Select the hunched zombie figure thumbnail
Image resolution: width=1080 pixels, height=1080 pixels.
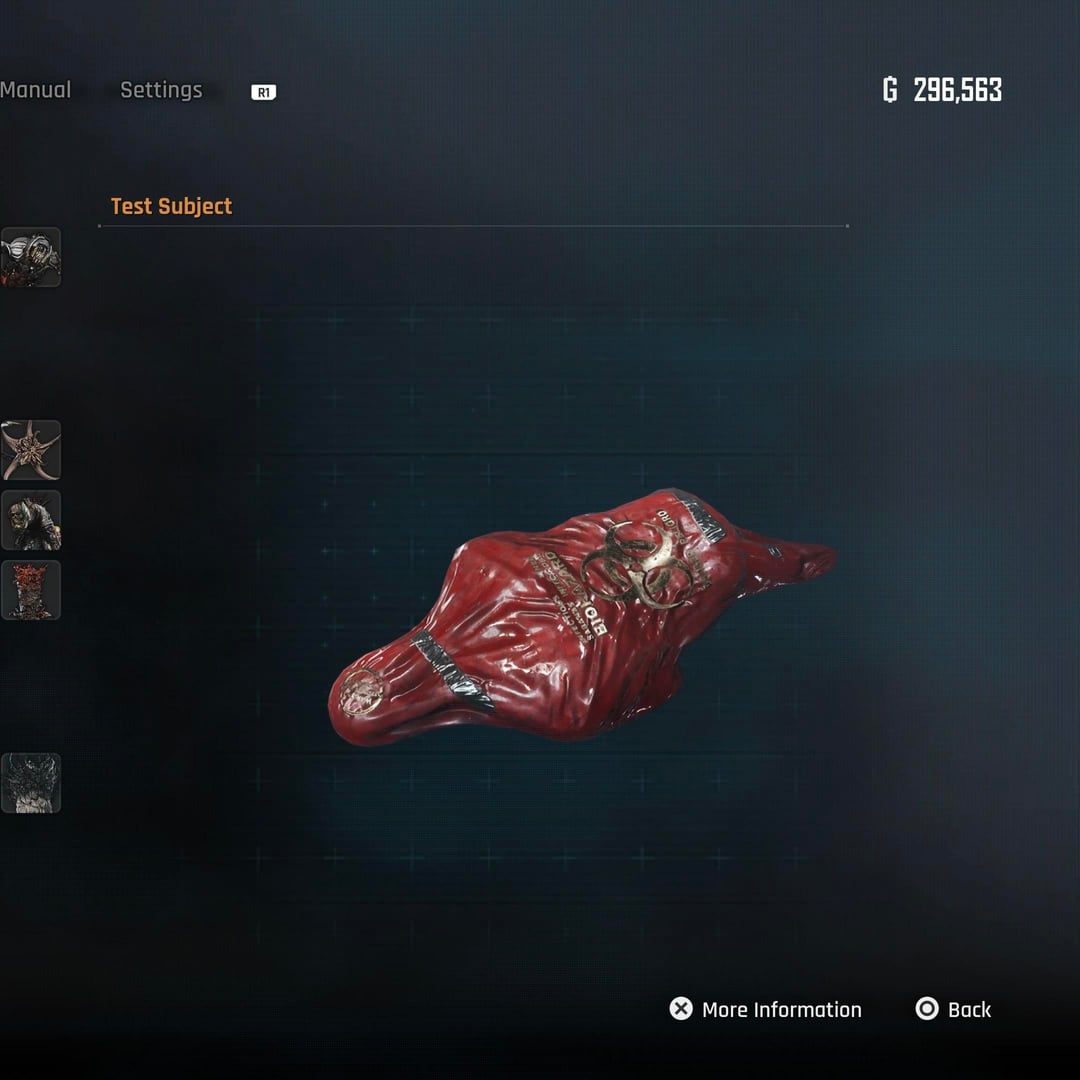pyautogui.click(x=31, y=520)
